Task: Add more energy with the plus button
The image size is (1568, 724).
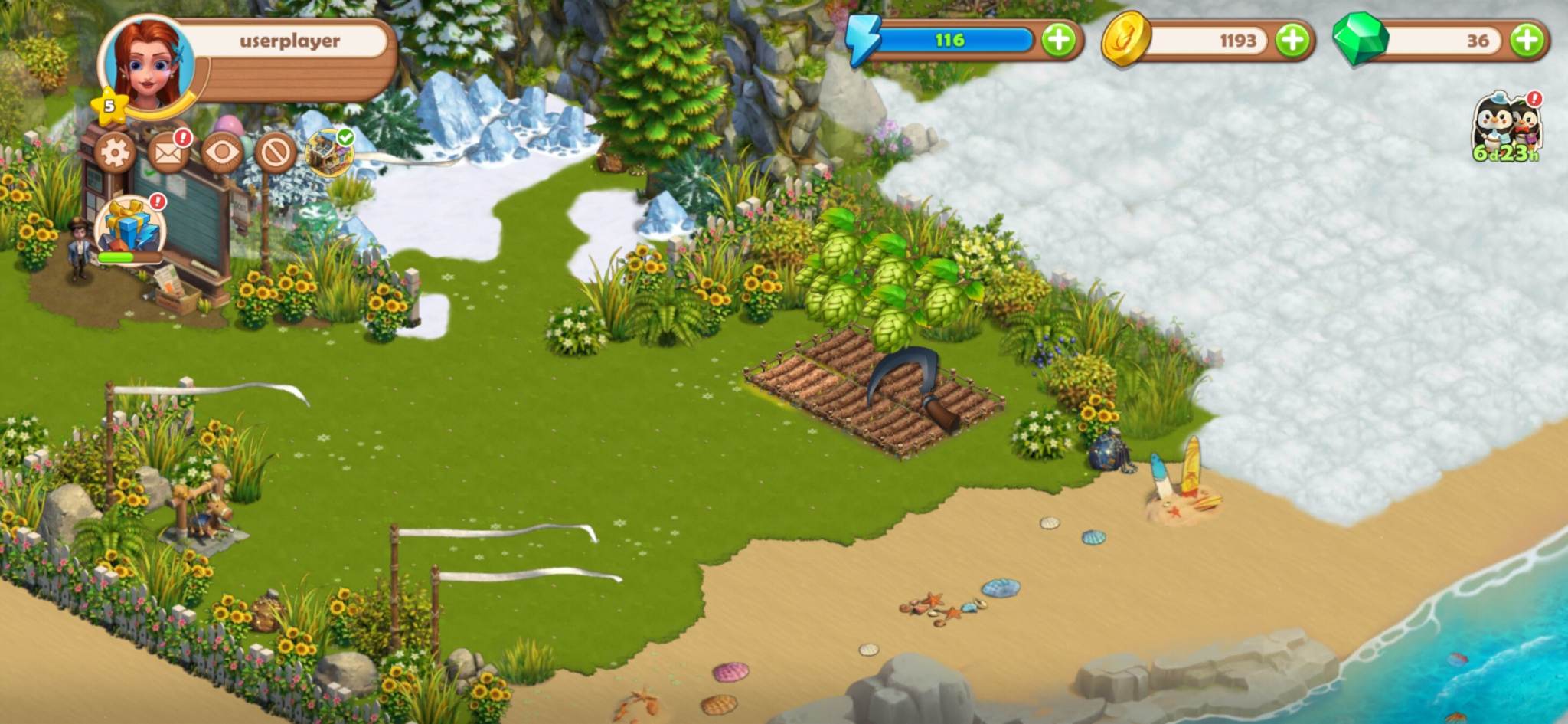Action: click(x=1059, y=40)
